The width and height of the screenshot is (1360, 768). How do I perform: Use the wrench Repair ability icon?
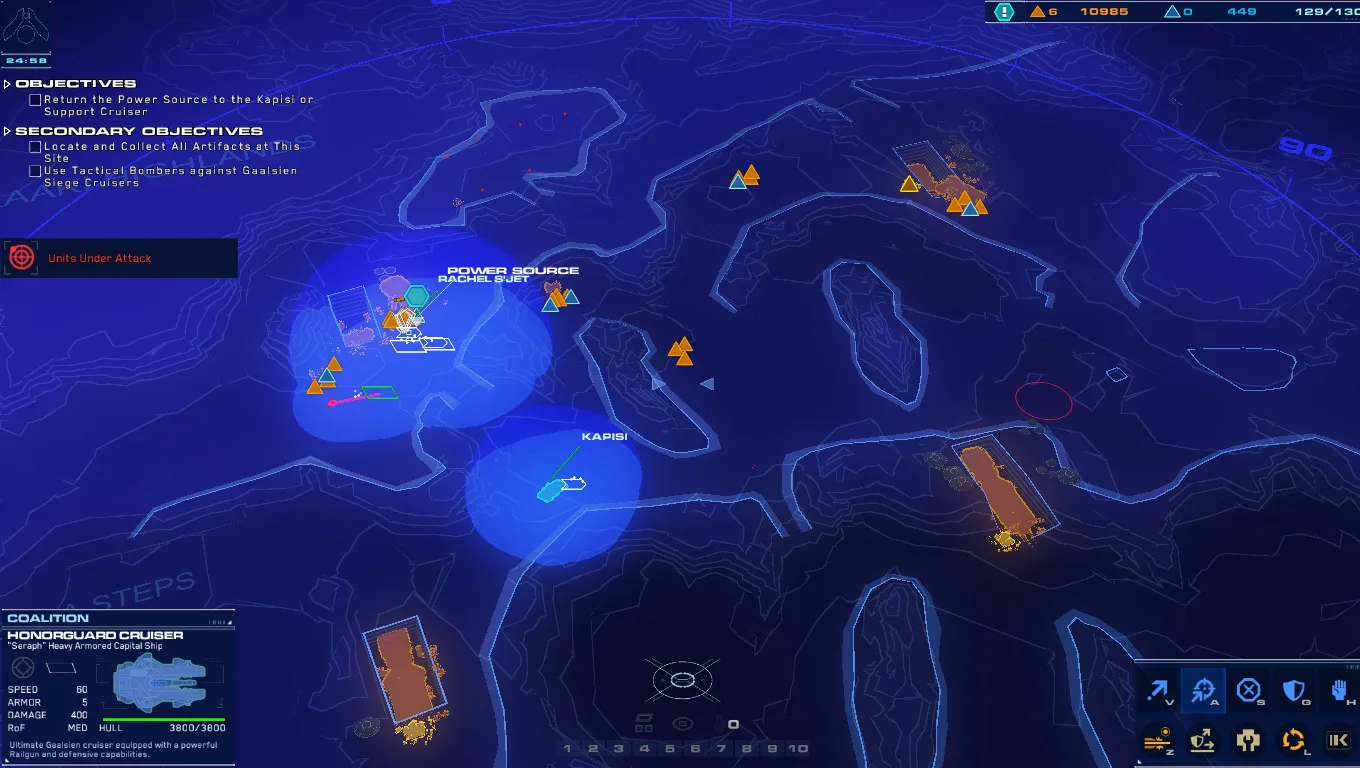pyautogui.click(x=1248, y=740)
